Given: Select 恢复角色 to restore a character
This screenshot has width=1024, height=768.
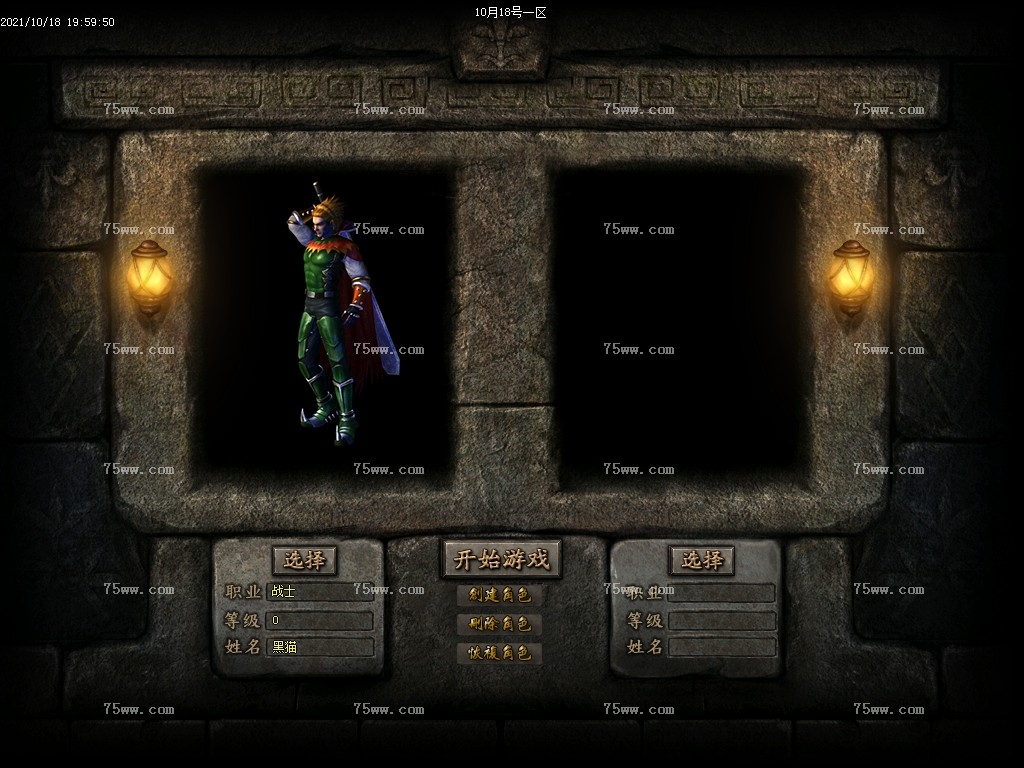Looking at the screenshot, I should point(500,653).
